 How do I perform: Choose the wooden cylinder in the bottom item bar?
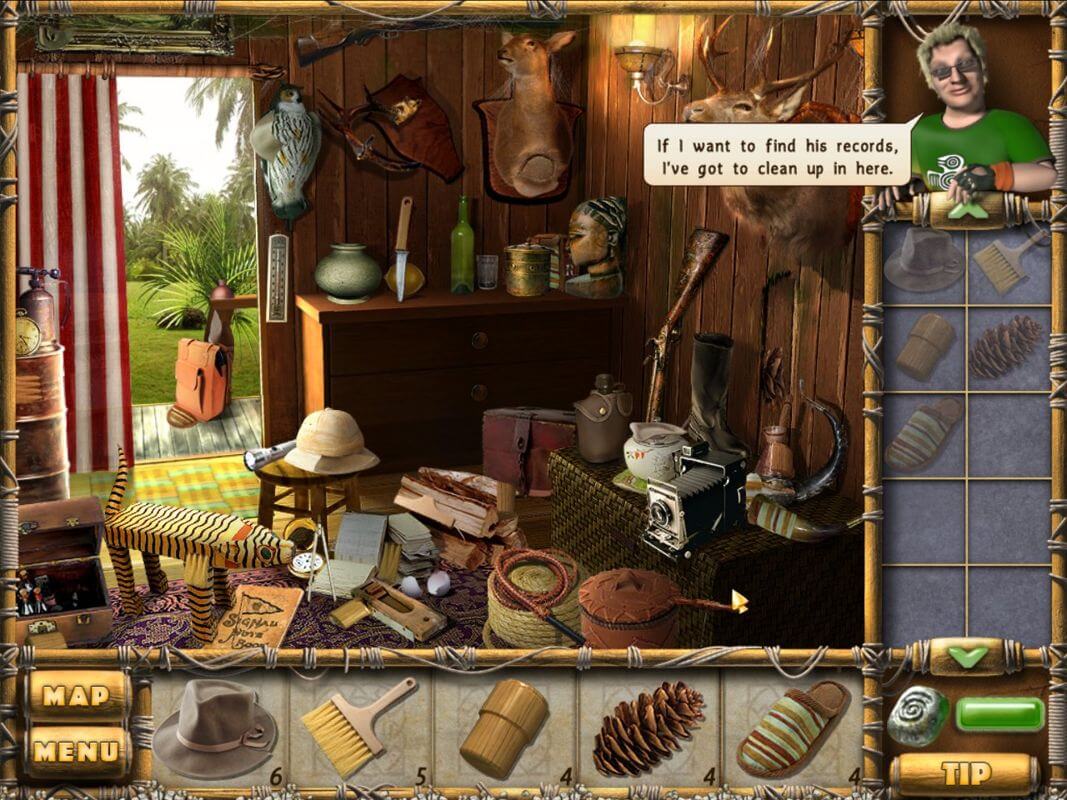pos(503,727)
